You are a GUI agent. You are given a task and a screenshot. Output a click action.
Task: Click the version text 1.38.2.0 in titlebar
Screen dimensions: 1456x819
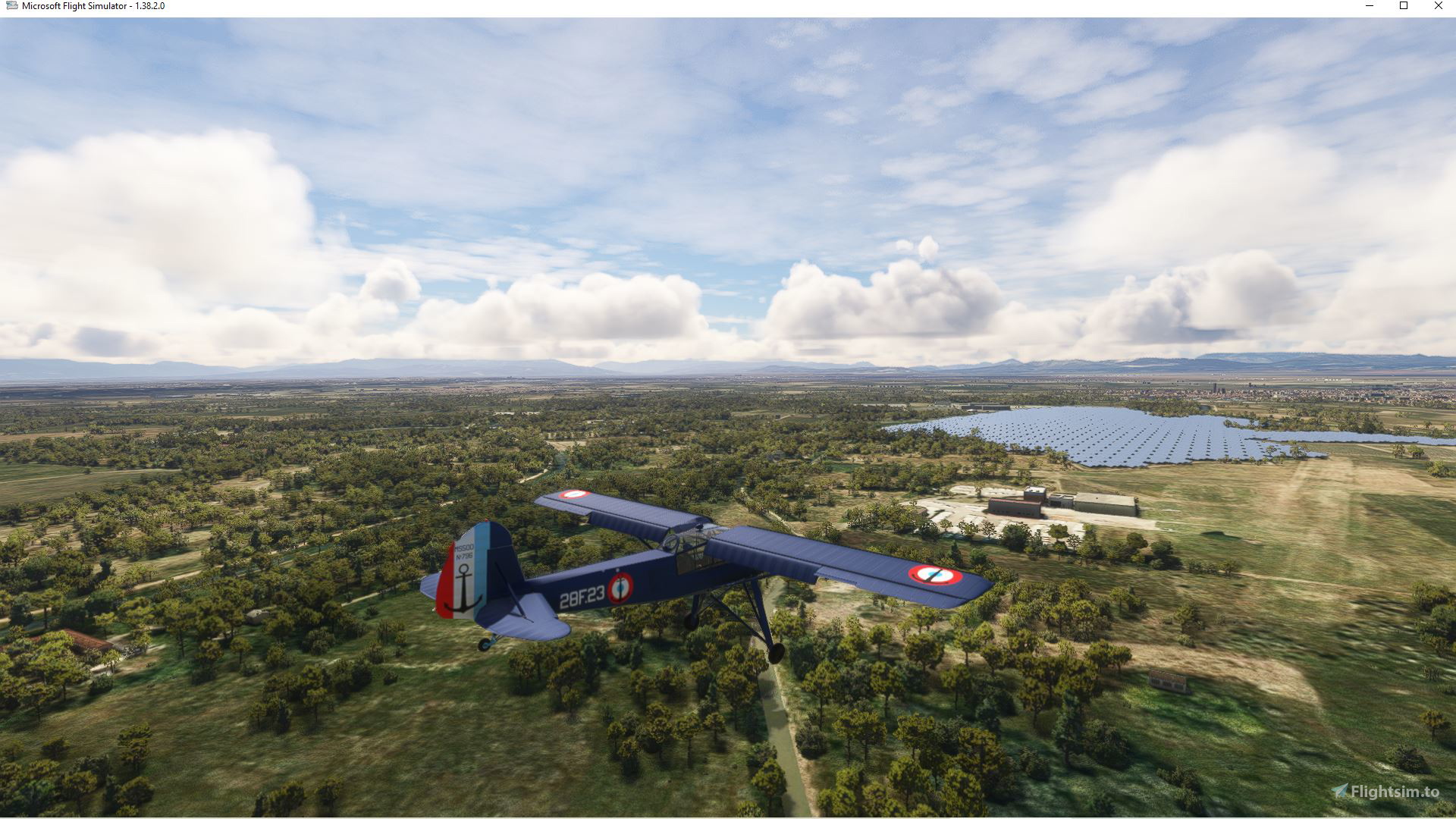pos(149,6)
